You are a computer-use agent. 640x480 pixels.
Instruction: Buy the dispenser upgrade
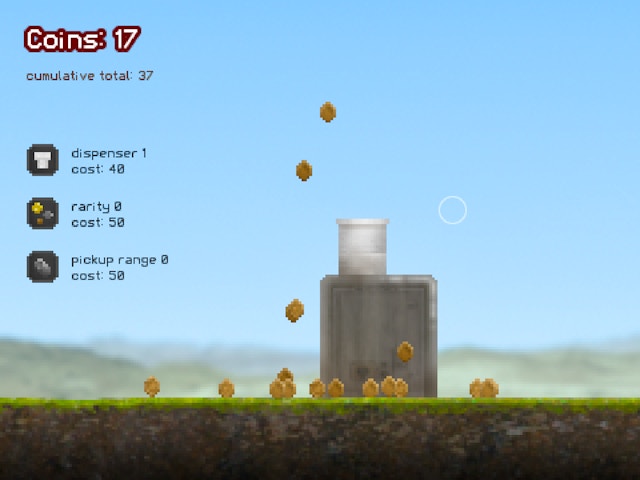42,160
